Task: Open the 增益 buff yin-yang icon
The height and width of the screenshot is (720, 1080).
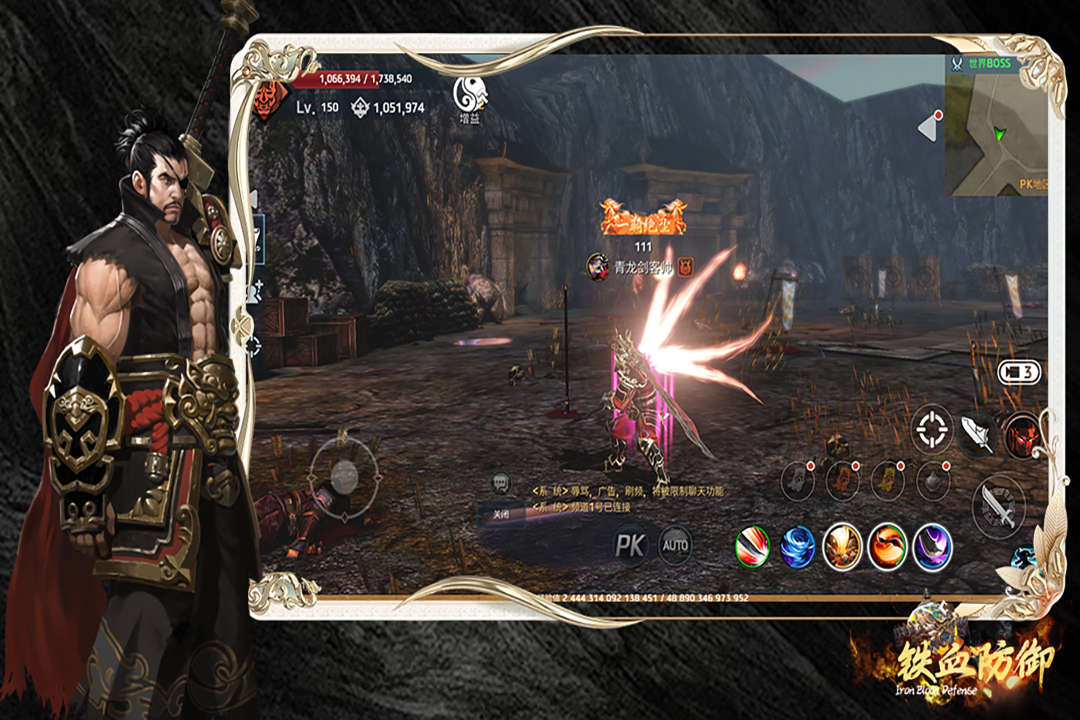Action: pyautogui.click(x=470, y=94)
